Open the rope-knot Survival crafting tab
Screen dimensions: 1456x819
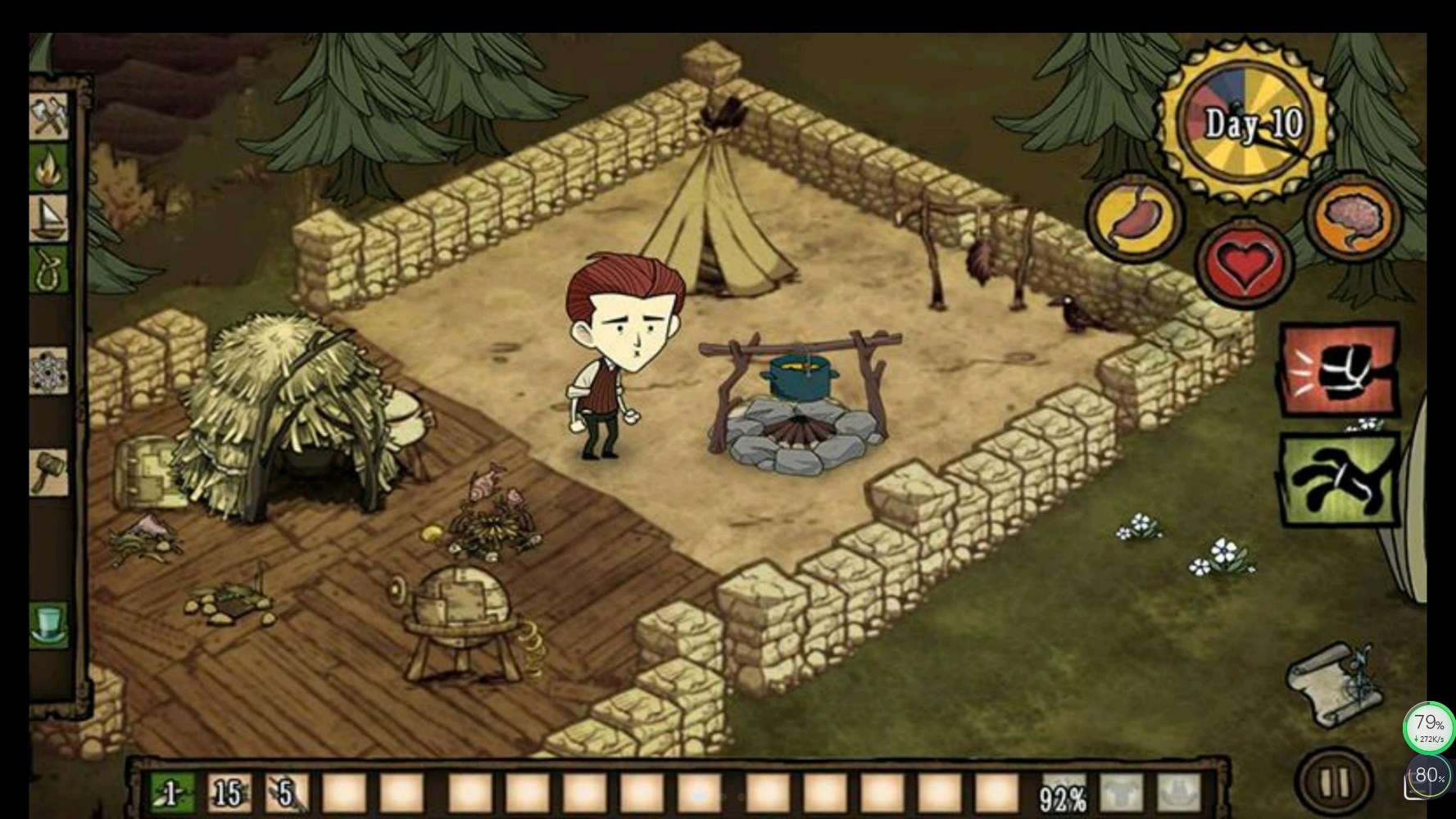click(49, 269)
